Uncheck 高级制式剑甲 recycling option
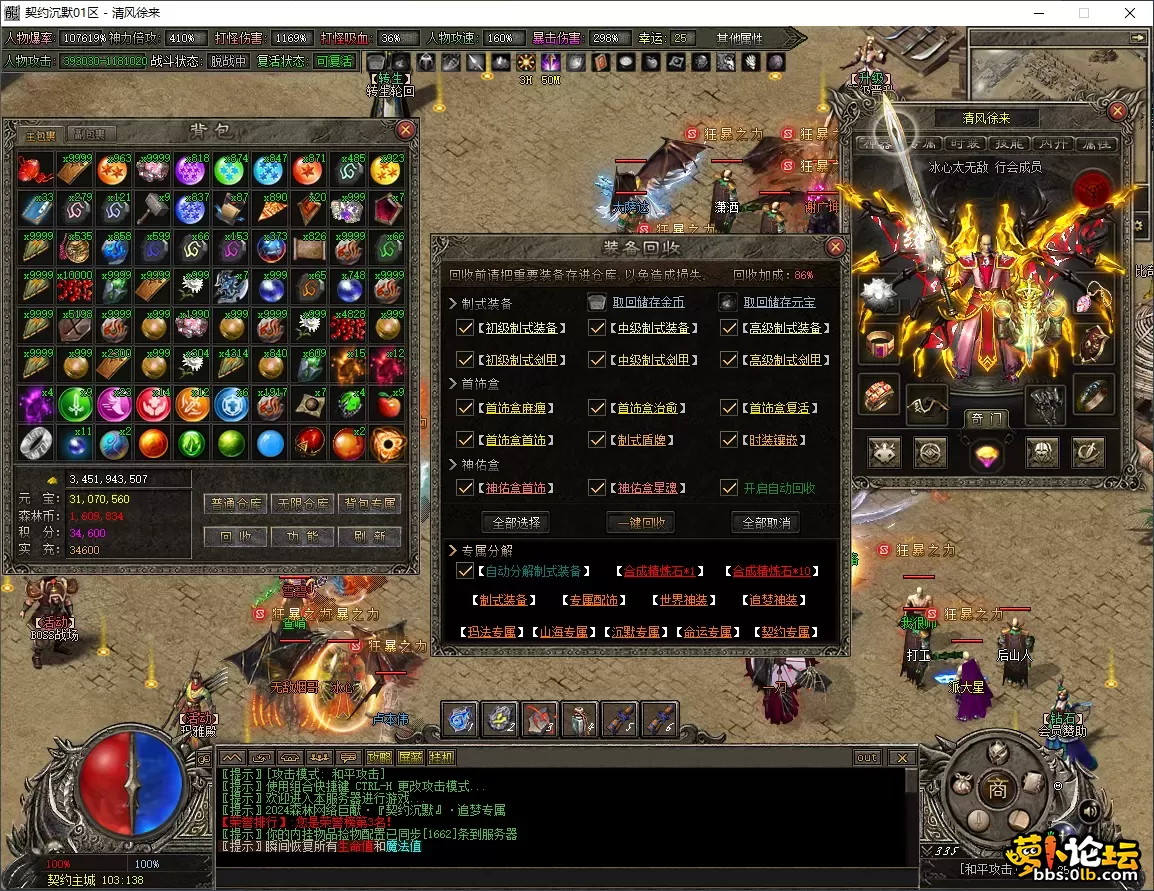 [x=730, y=360]
